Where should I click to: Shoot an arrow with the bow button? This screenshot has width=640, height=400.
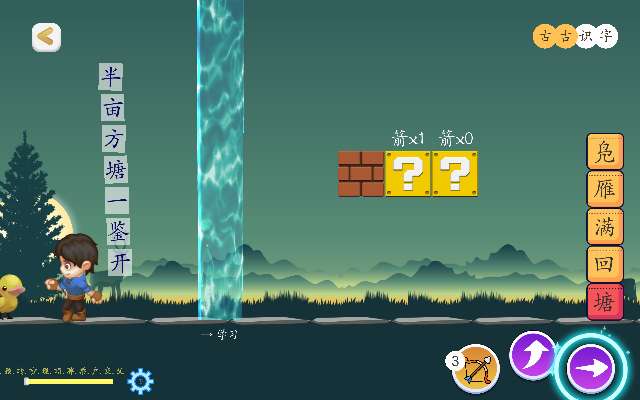(x=476, y=368)
